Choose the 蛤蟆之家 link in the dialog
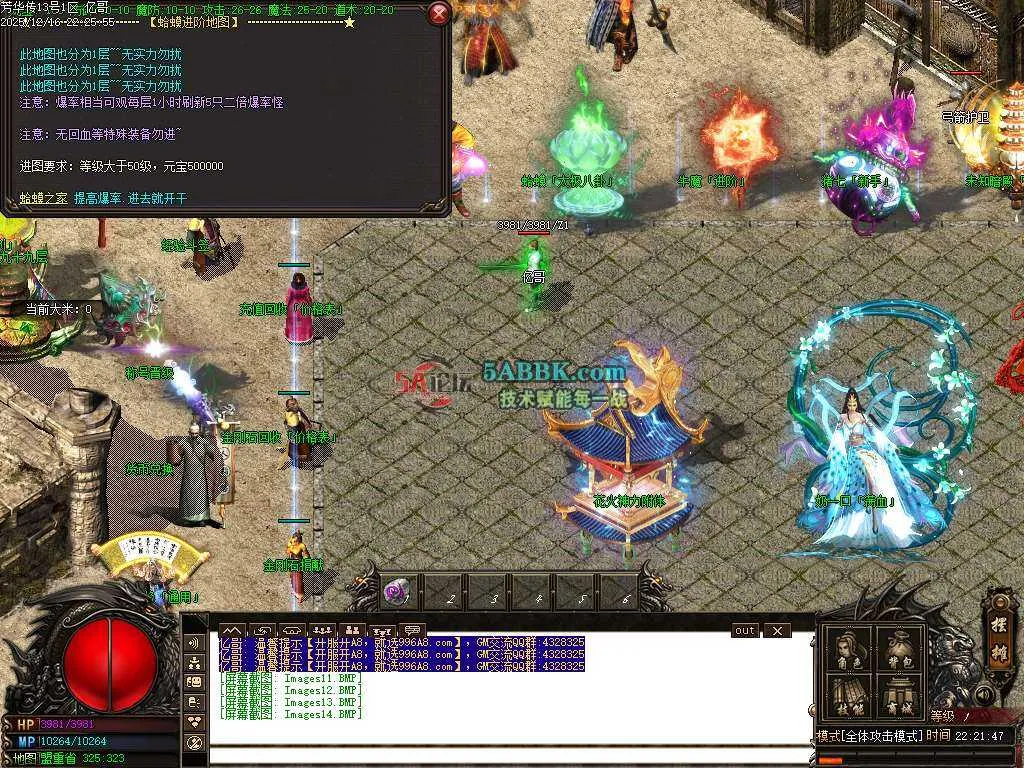 44,198
